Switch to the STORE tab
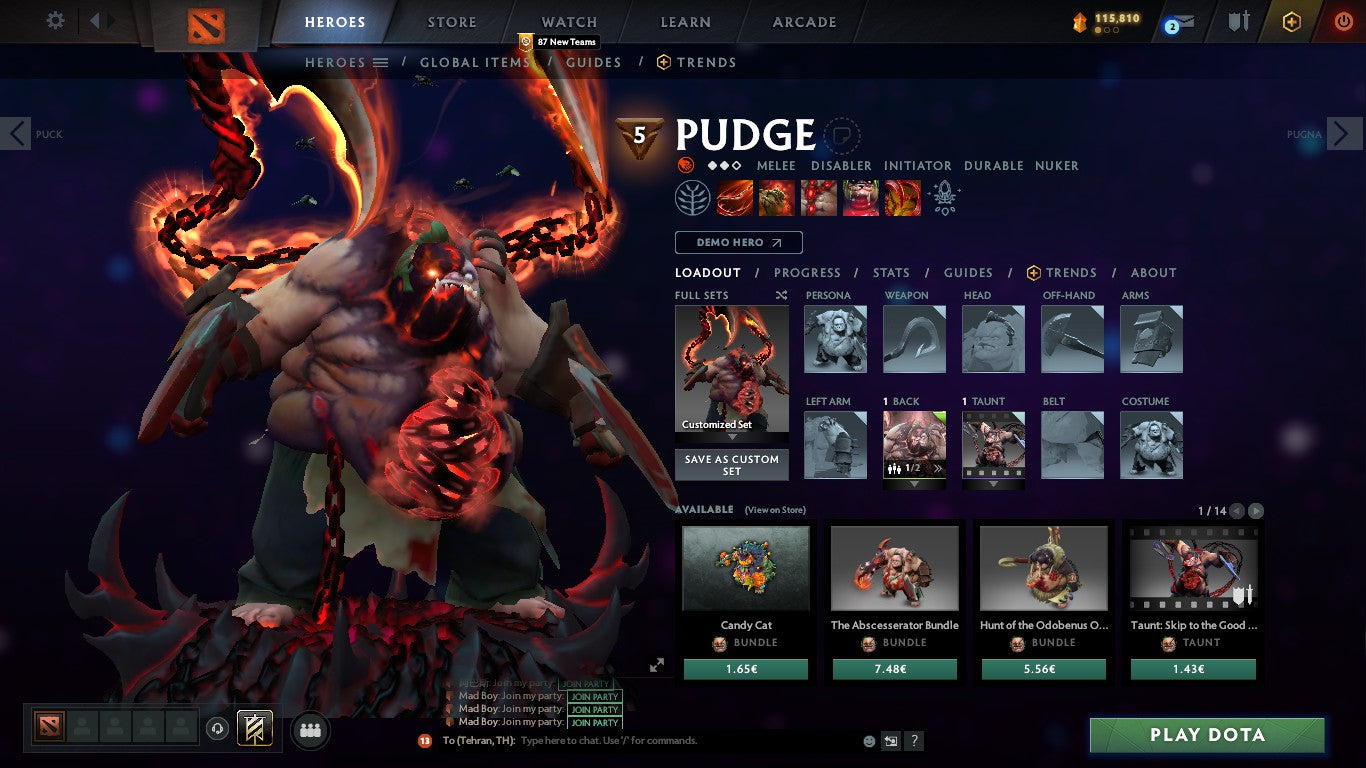 [450, 21]
